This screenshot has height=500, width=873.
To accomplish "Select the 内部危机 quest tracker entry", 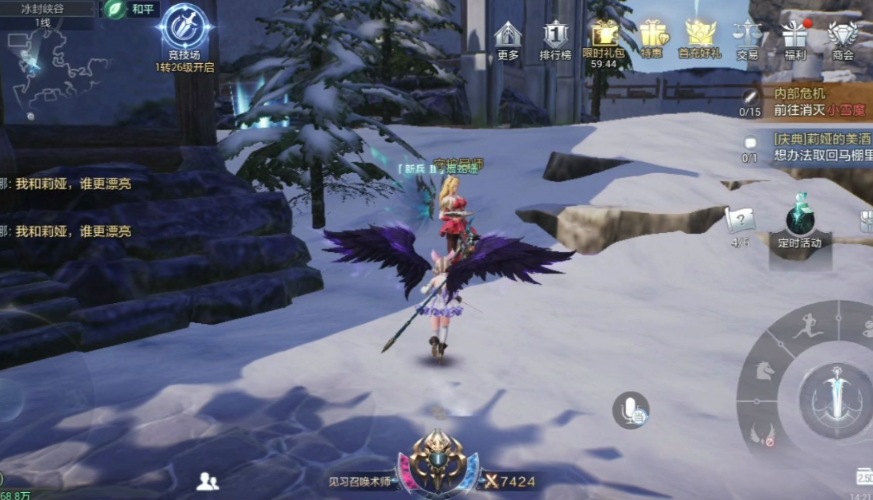I will 805,101.
